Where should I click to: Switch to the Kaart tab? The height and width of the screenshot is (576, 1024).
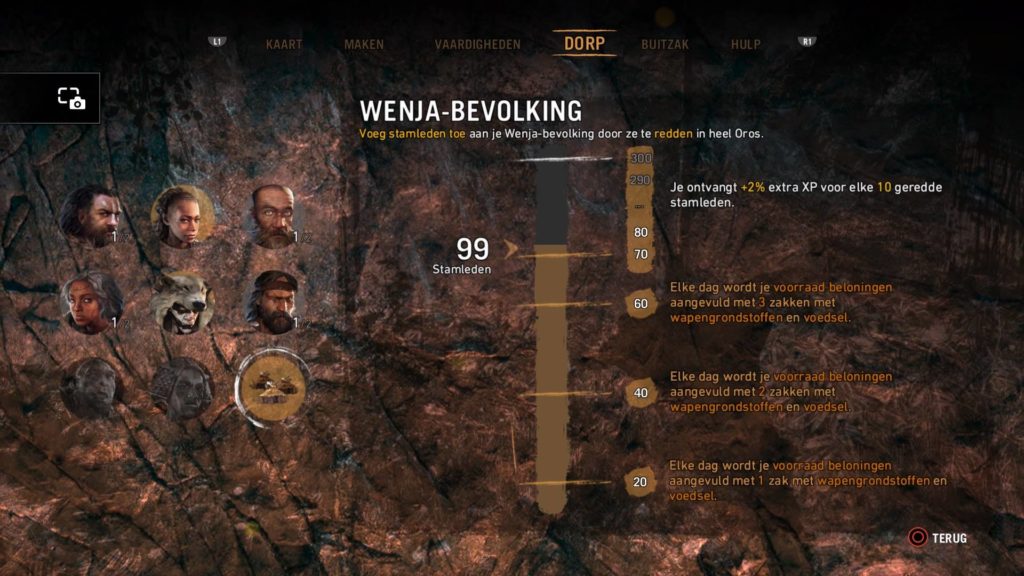(x=284, y=44)
